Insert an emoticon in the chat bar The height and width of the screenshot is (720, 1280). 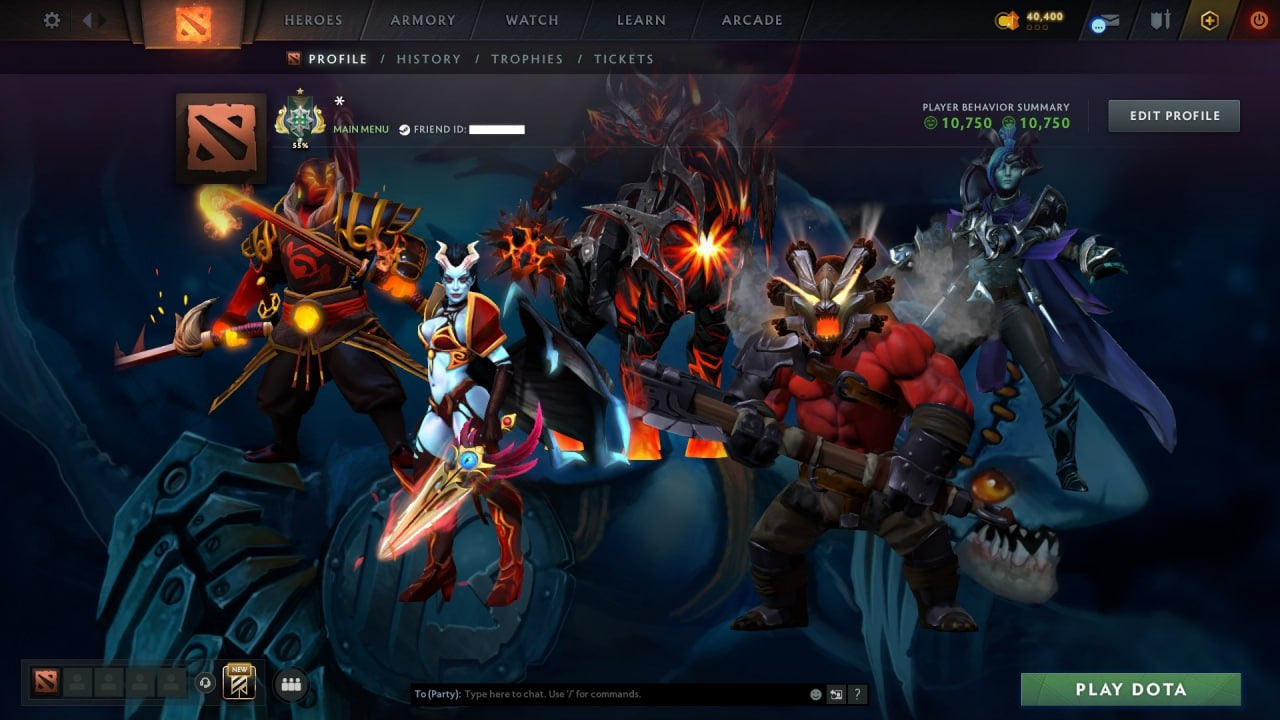click(x=816, y=693)
